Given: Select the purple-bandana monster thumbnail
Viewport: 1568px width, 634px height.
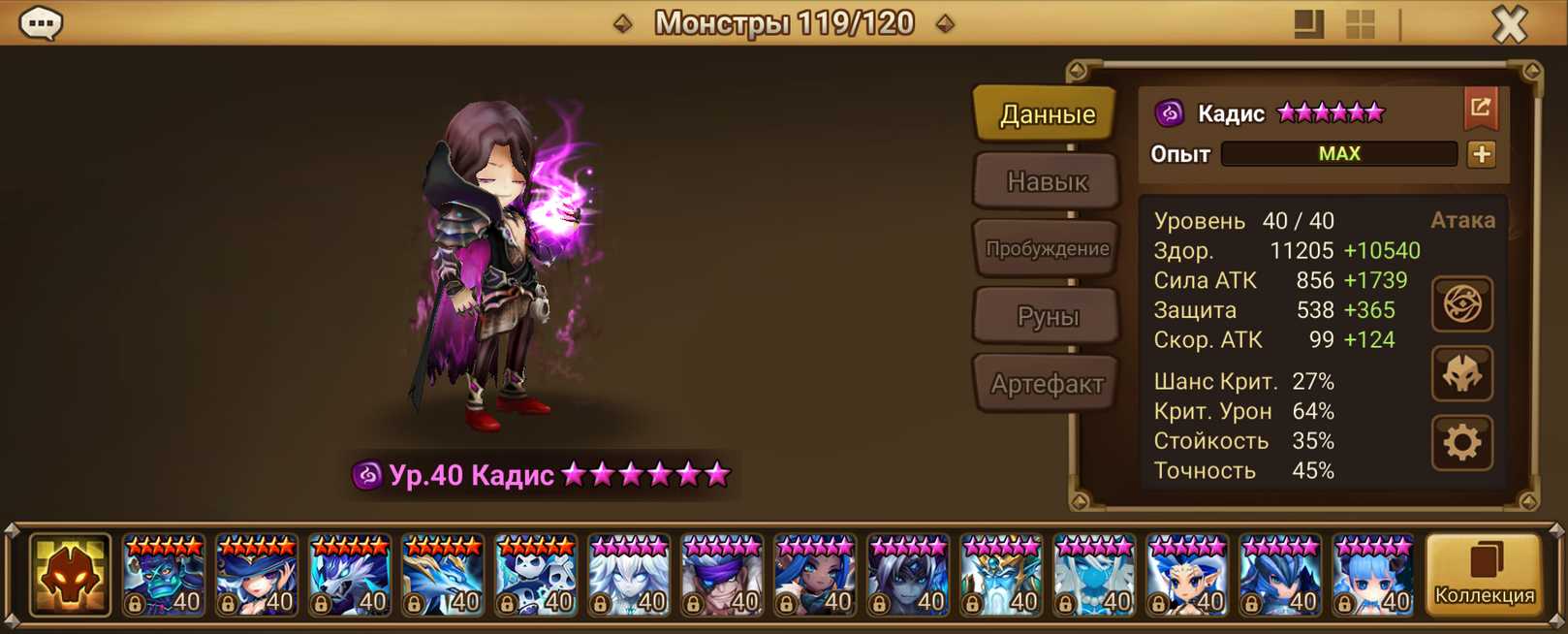Looking at the screenshot, I should 722,576.
